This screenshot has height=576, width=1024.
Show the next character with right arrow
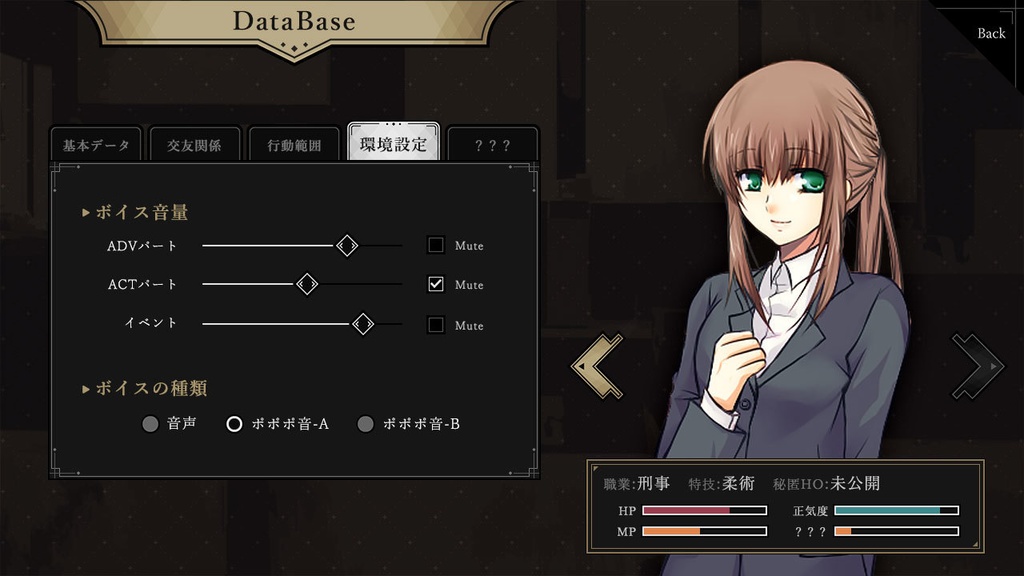point(977,366)
